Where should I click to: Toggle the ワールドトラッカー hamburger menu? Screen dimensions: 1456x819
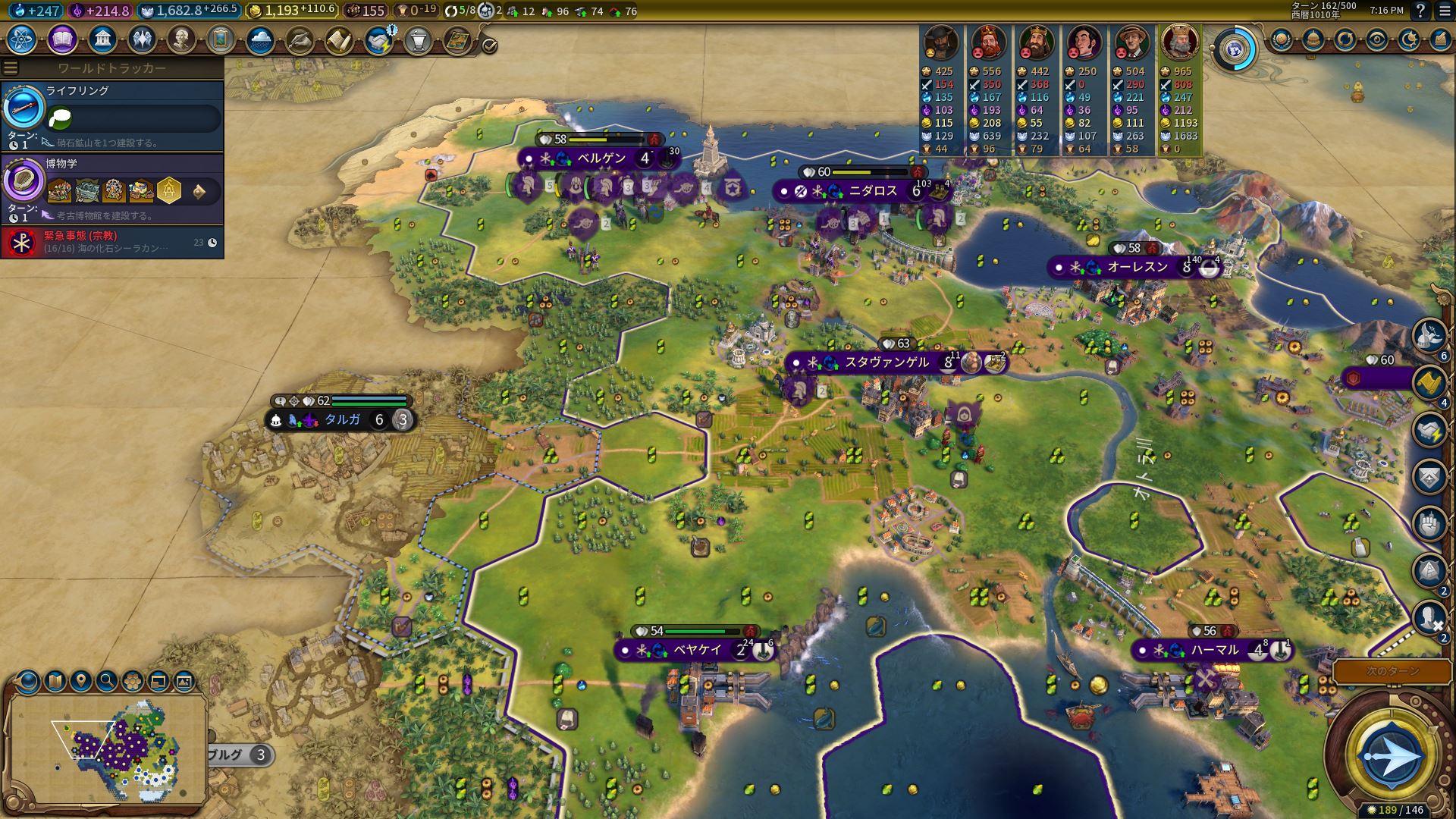coord(11,68)
